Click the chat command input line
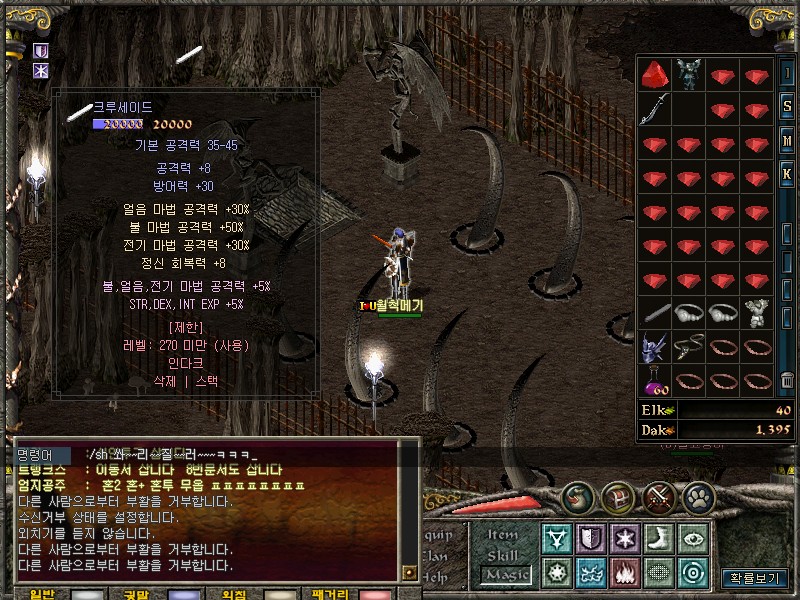Screen dimensions: 800x600 [x=240, y=454]
